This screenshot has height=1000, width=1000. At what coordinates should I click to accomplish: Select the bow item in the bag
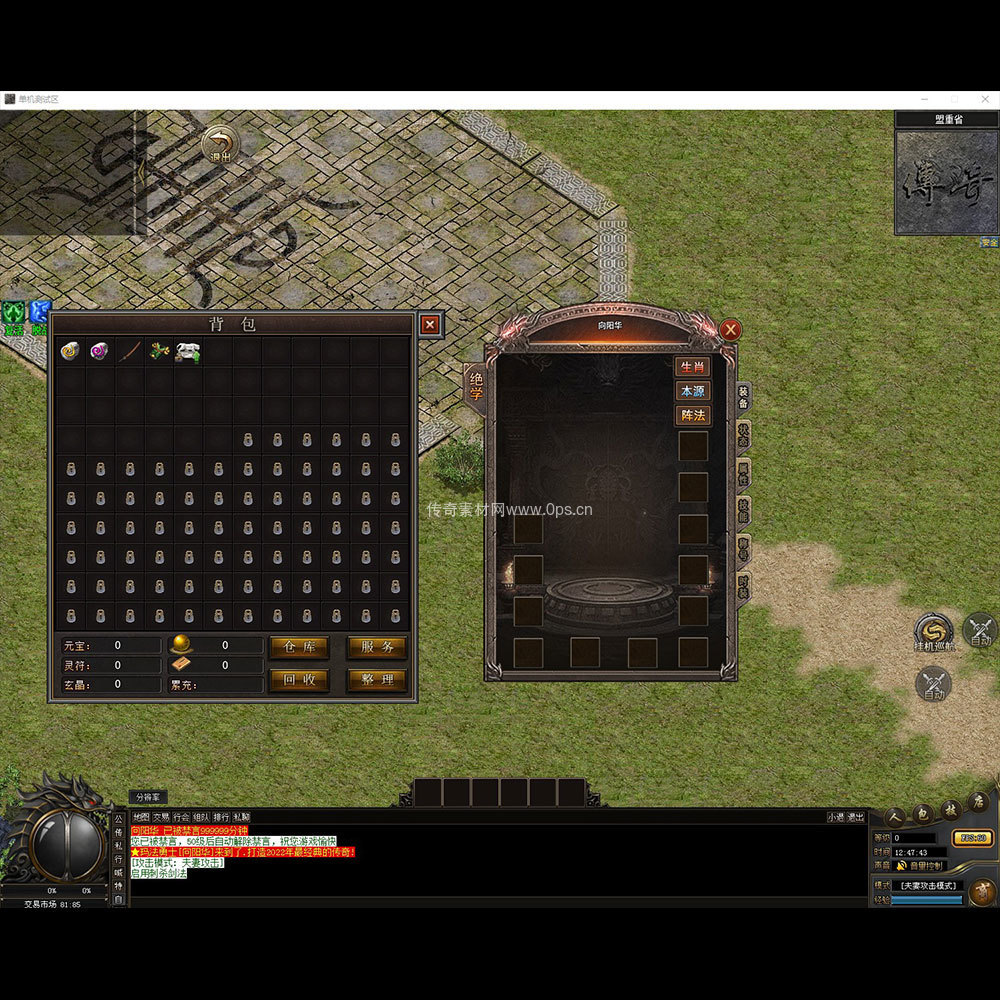tap(130, 351)
